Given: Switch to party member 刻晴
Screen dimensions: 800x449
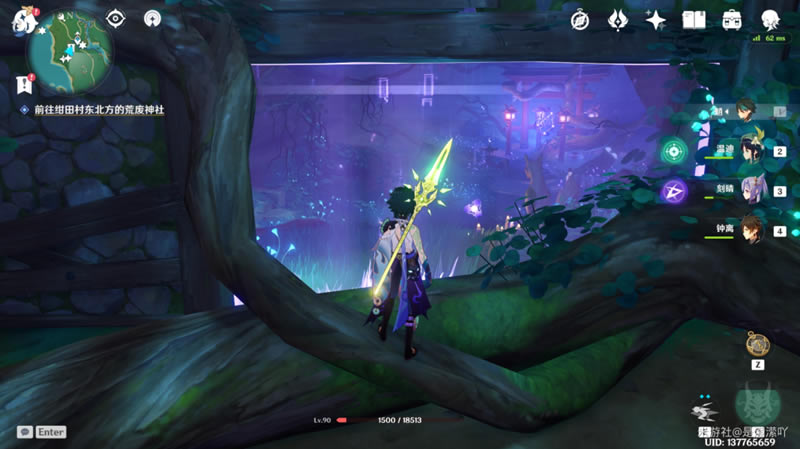Looking at the screenshot, I should (748, 190).
